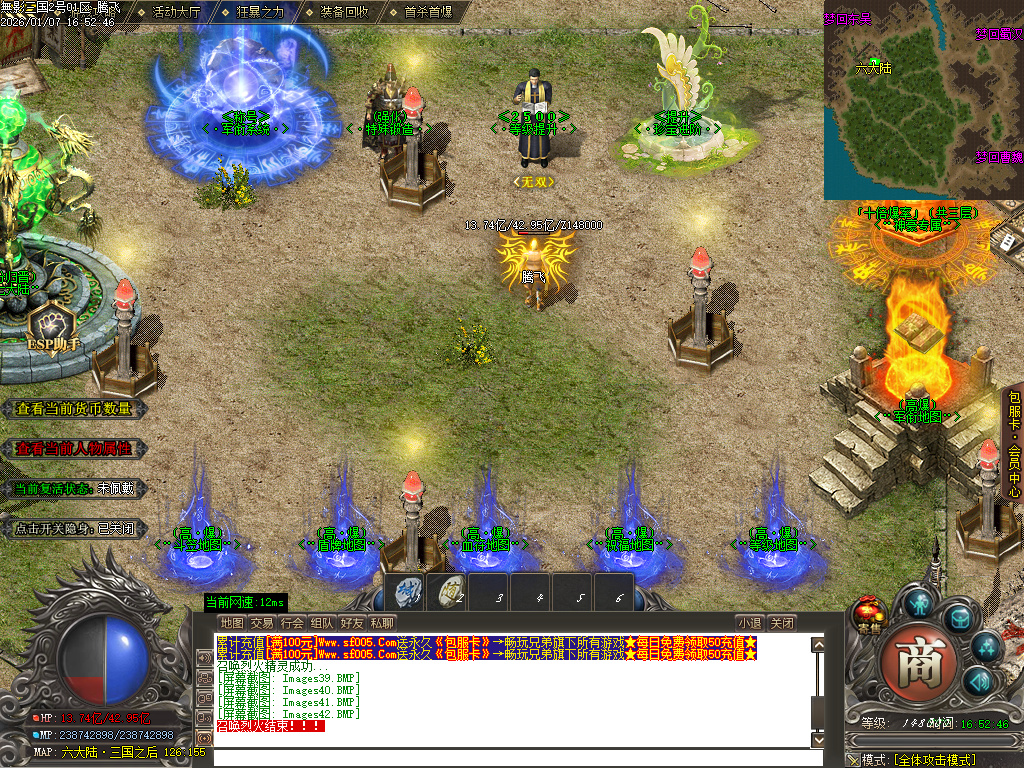The height and width of the screenshot is (768, 1024).
Task: Click the minimap of 六大陆
Action: coord(923,100)
